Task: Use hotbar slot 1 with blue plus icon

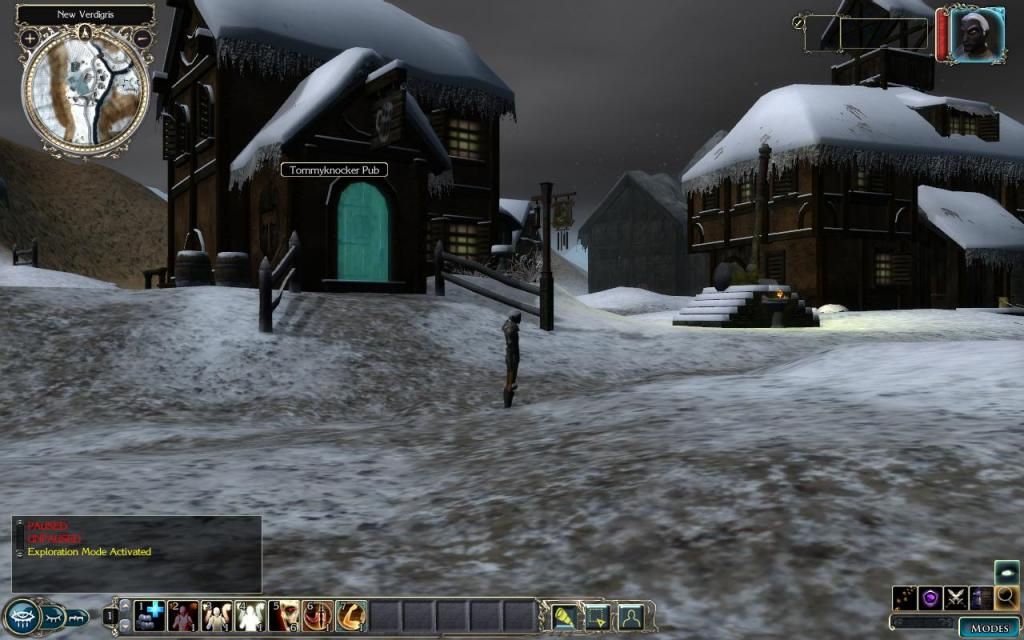Action: pyautogui.click(x=150, y=615)
